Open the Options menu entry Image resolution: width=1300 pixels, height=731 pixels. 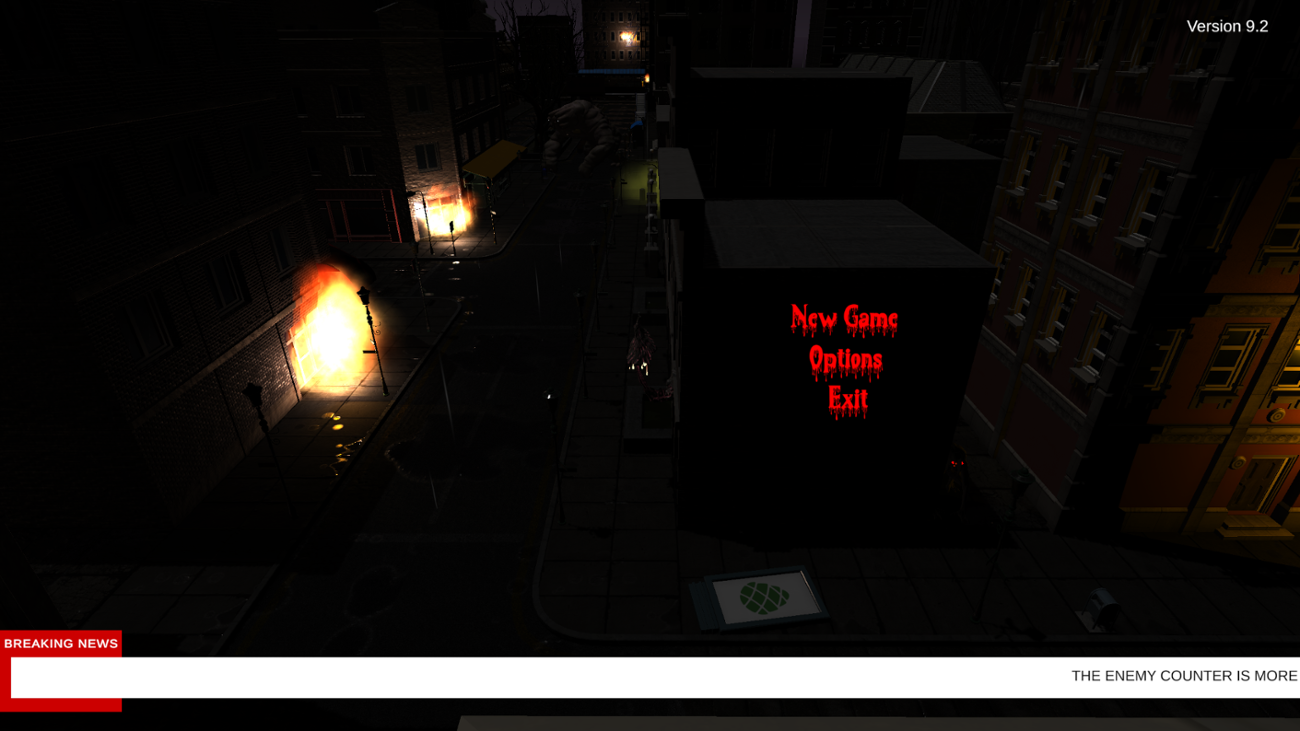(847, 357)
